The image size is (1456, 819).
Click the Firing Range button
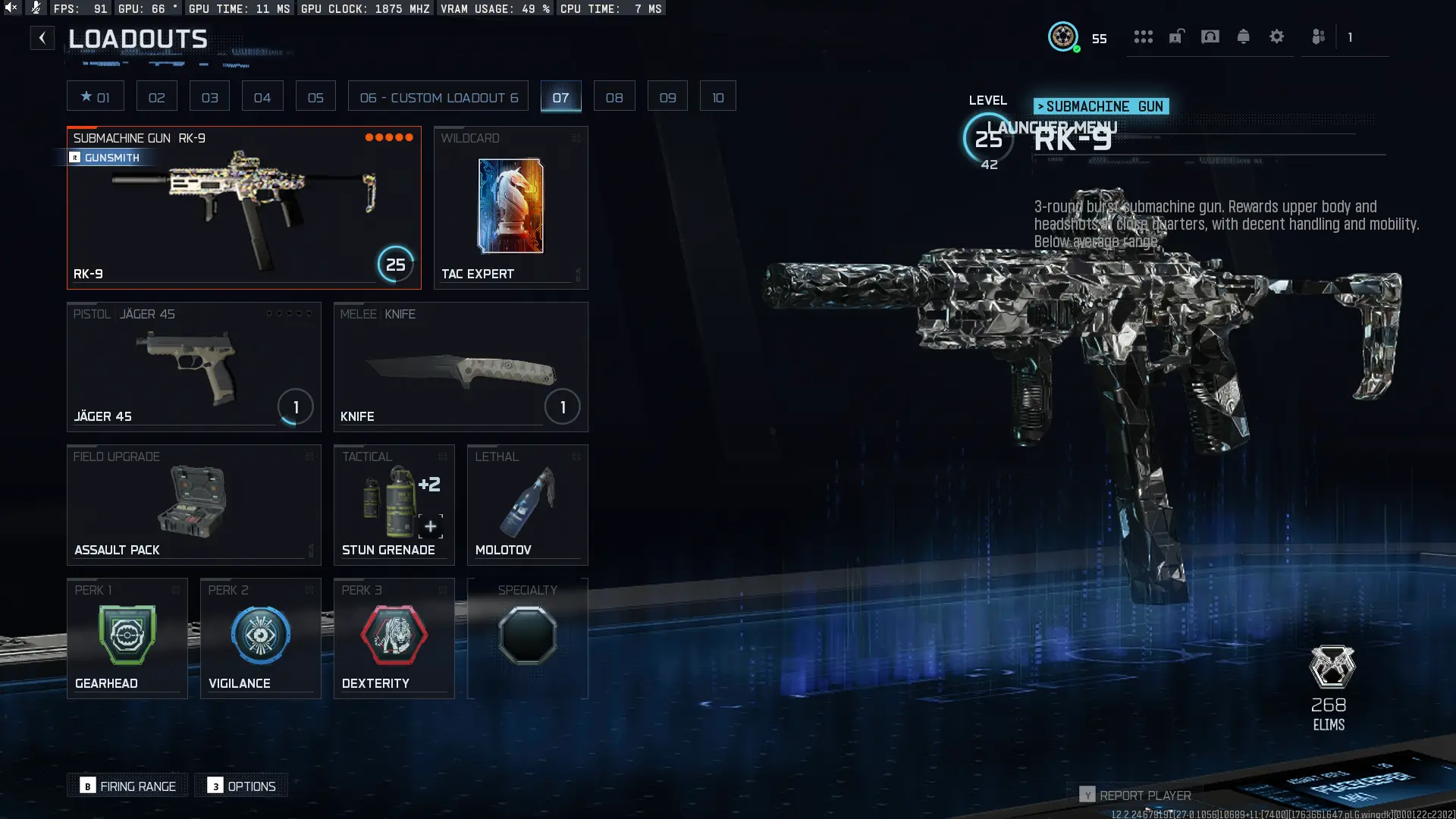coord(127,786)
